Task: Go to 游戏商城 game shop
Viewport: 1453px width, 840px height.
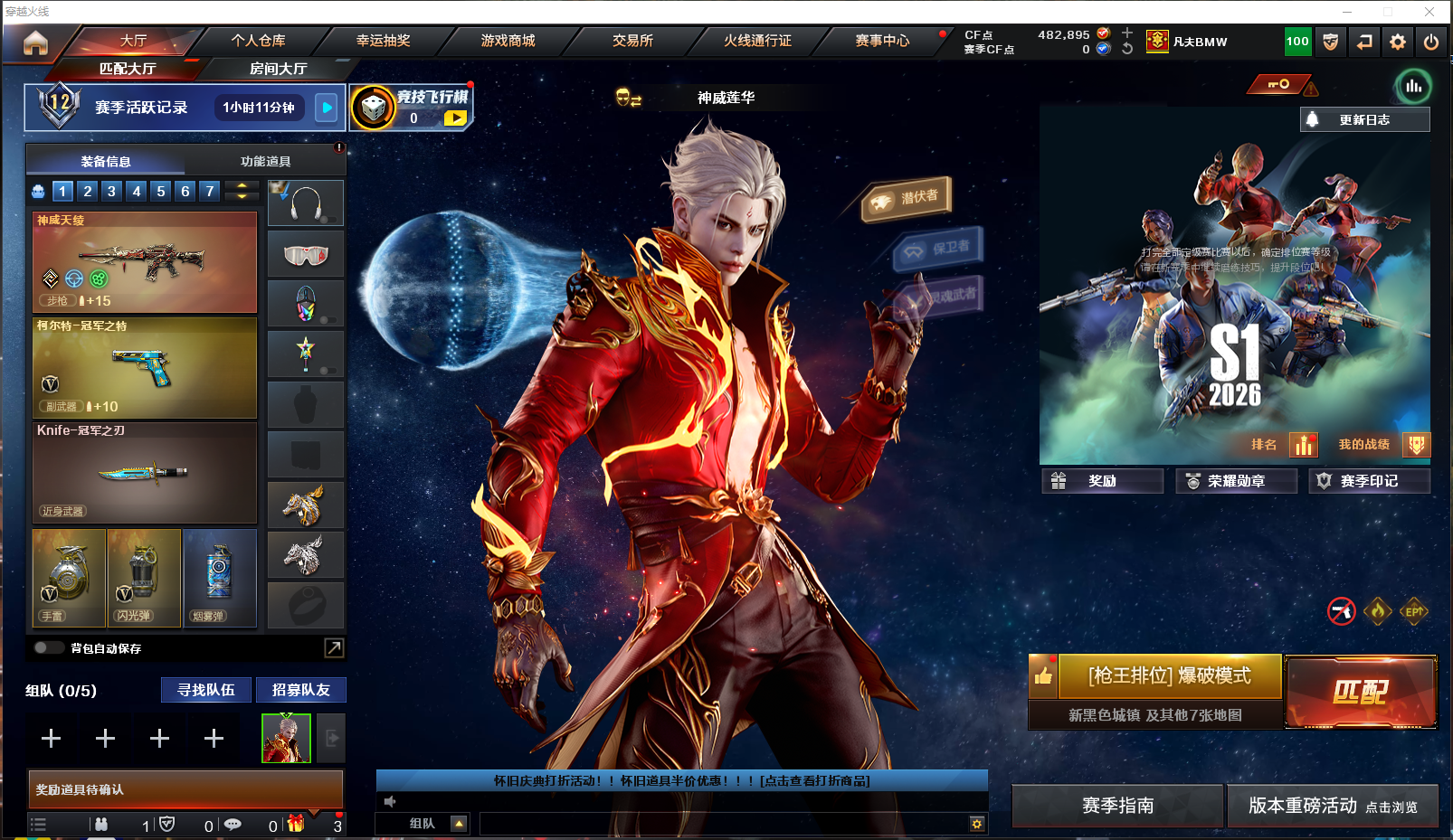Action: (x=508, y=41)
